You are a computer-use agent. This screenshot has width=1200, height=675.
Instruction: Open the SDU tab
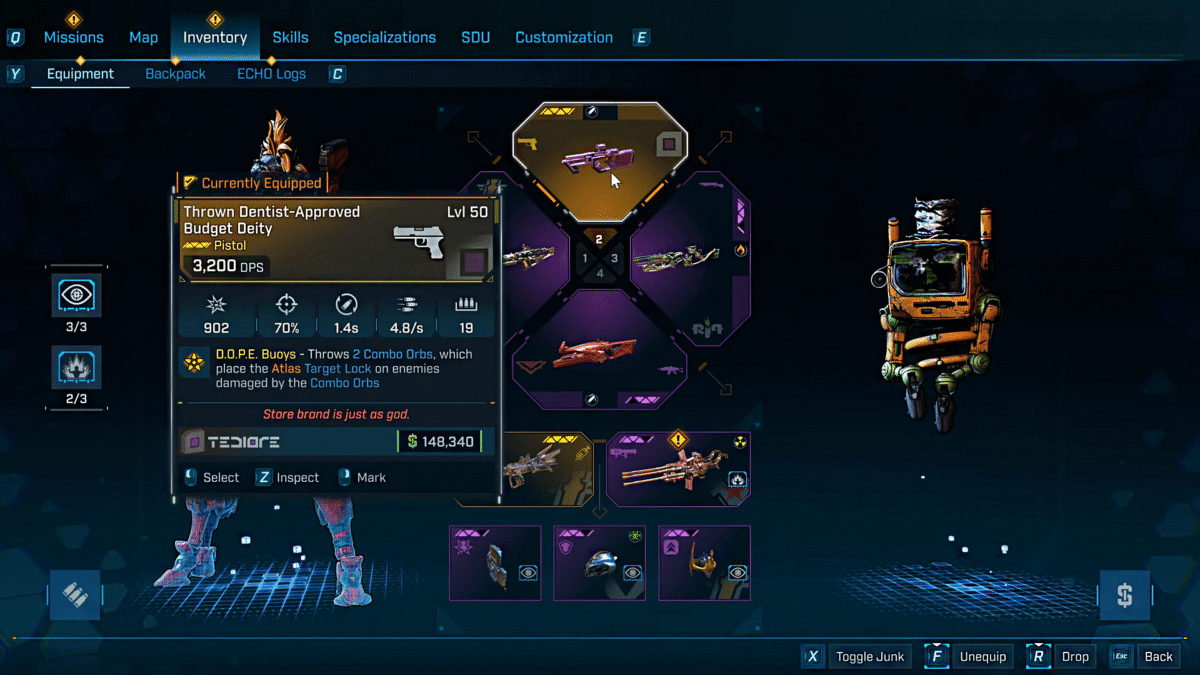(476, 37)
